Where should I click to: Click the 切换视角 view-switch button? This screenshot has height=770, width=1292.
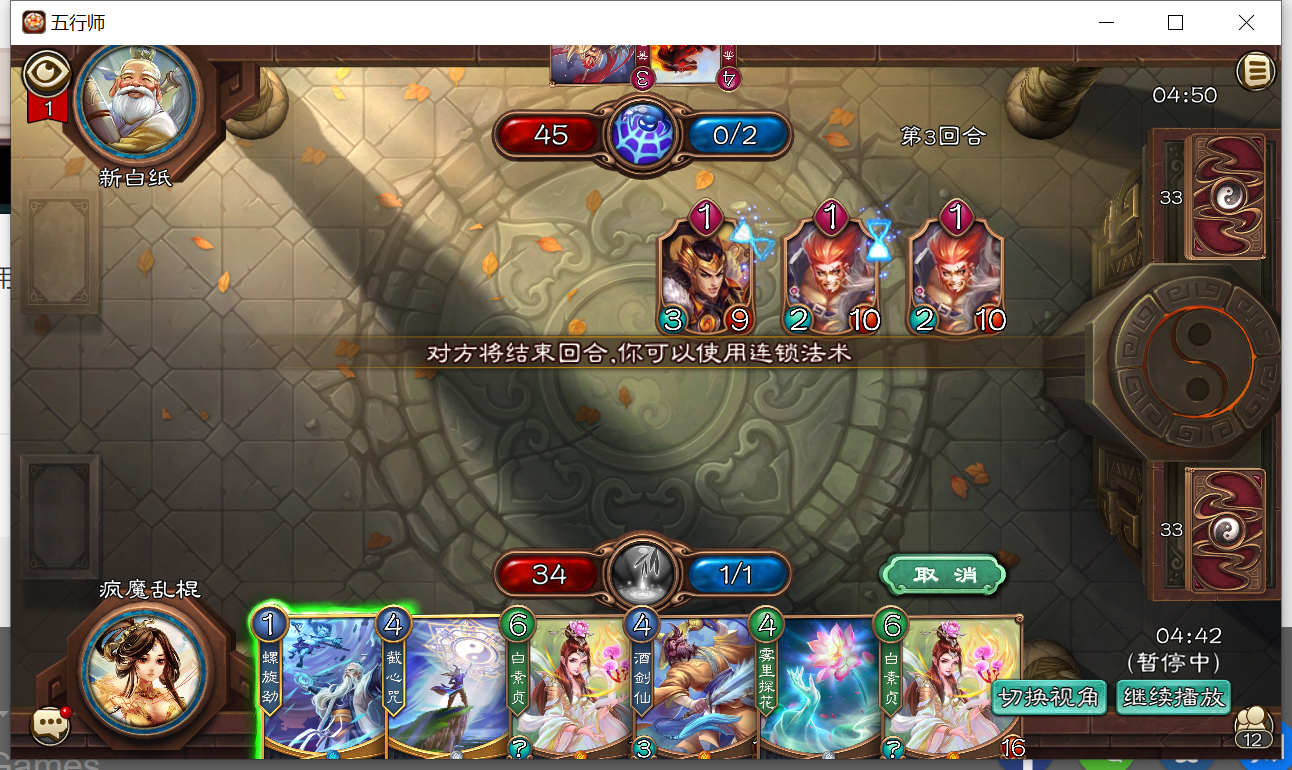1048,697
